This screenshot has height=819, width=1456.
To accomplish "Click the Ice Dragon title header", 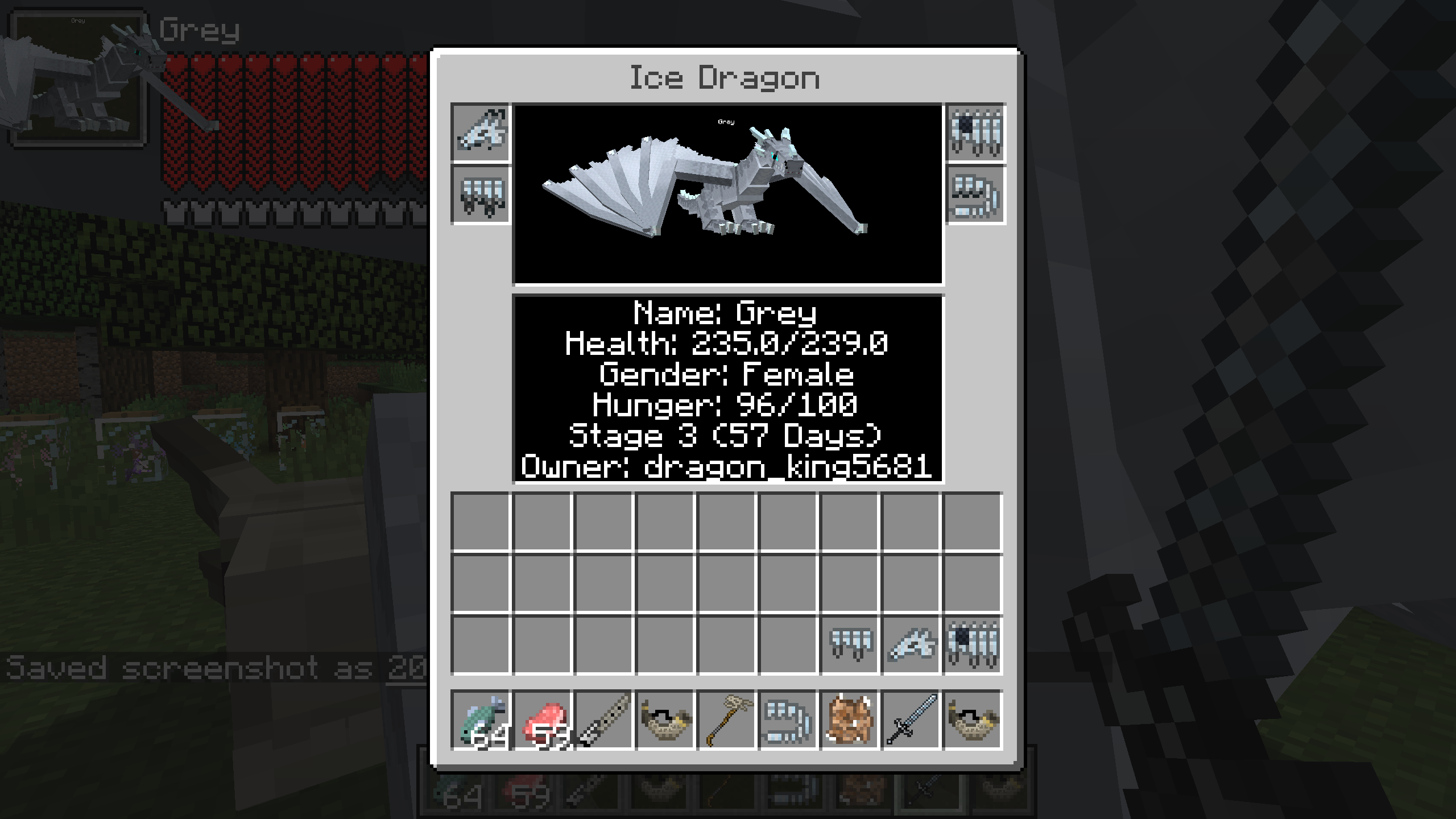I will [x=723, y=78].
